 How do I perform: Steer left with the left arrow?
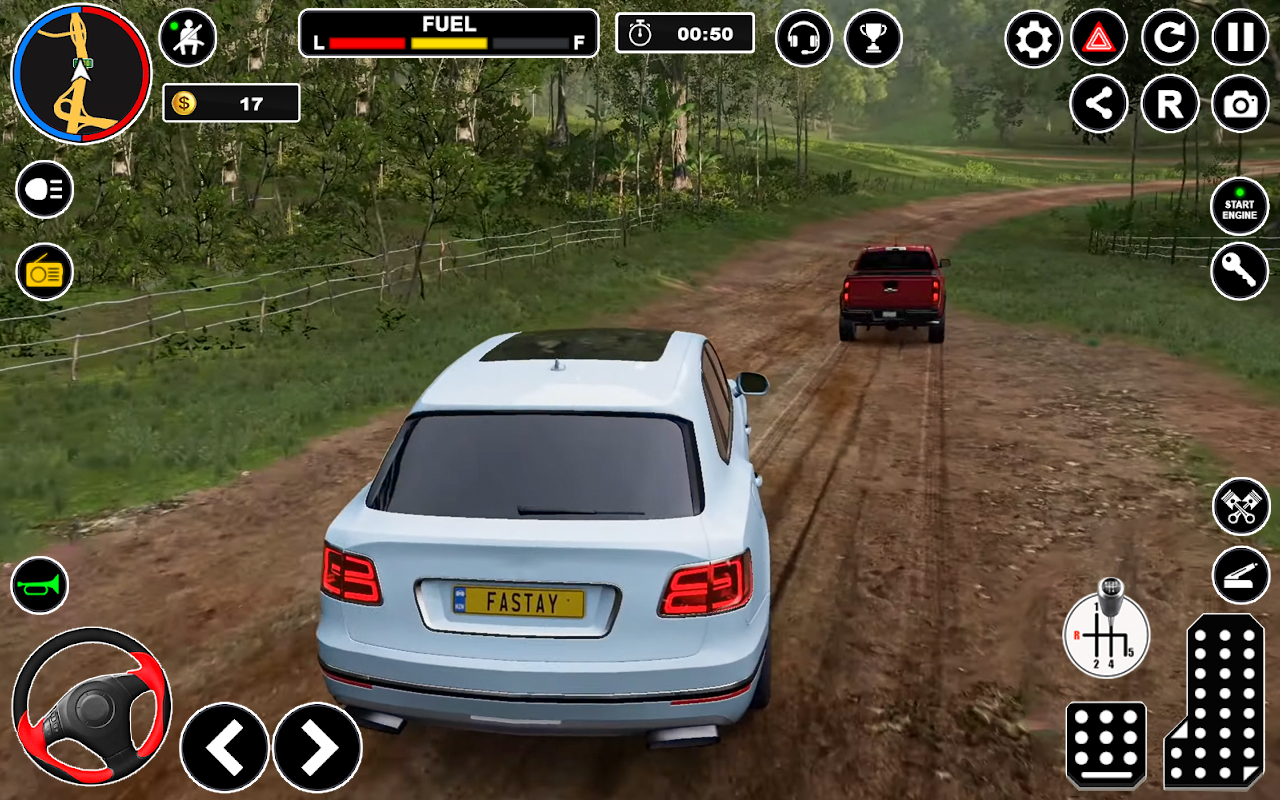pos(224,747)
